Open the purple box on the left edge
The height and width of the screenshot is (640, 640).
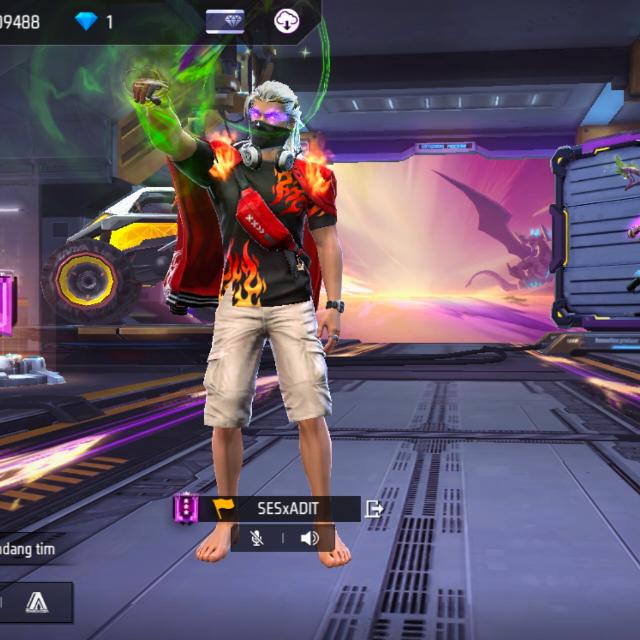pos(6,300)
